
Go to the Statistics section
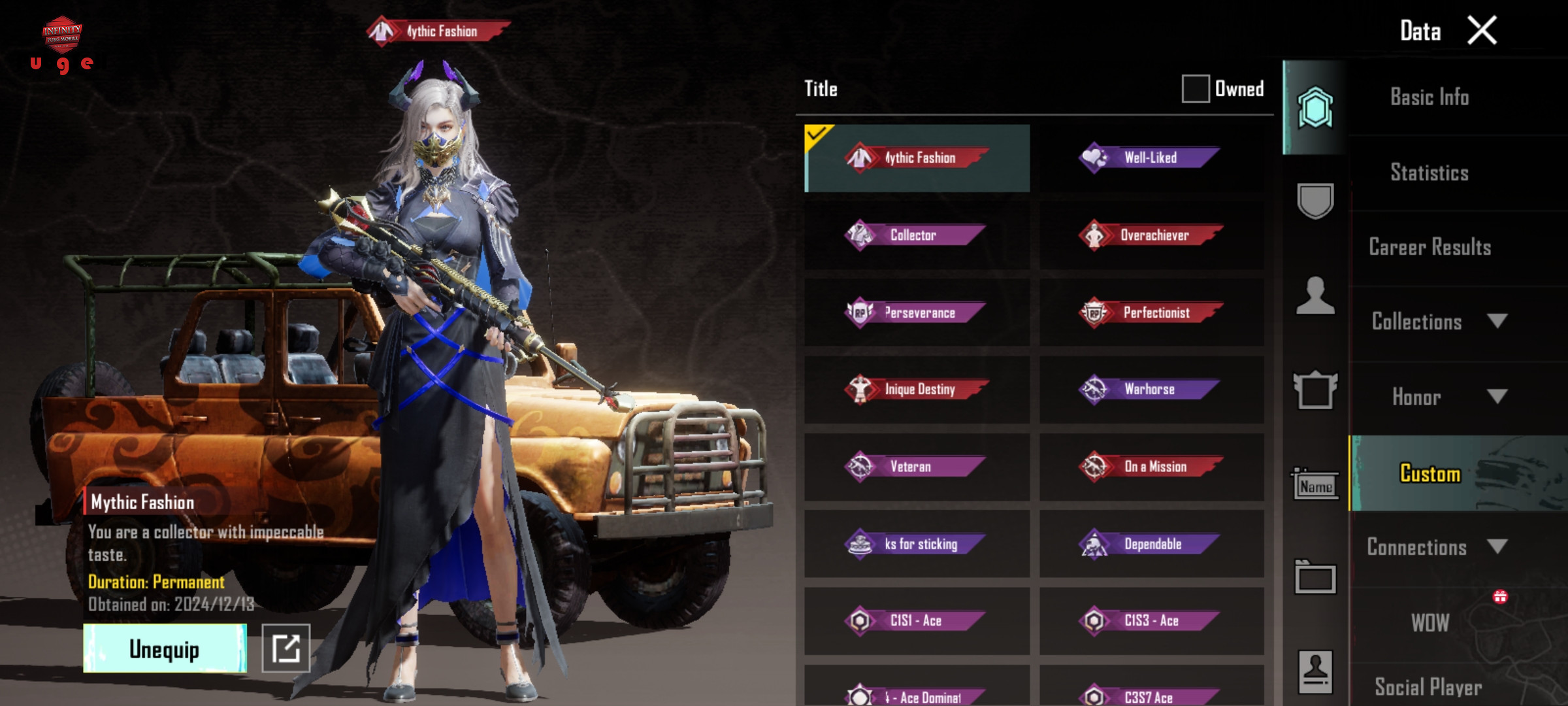coord(1429,173)
